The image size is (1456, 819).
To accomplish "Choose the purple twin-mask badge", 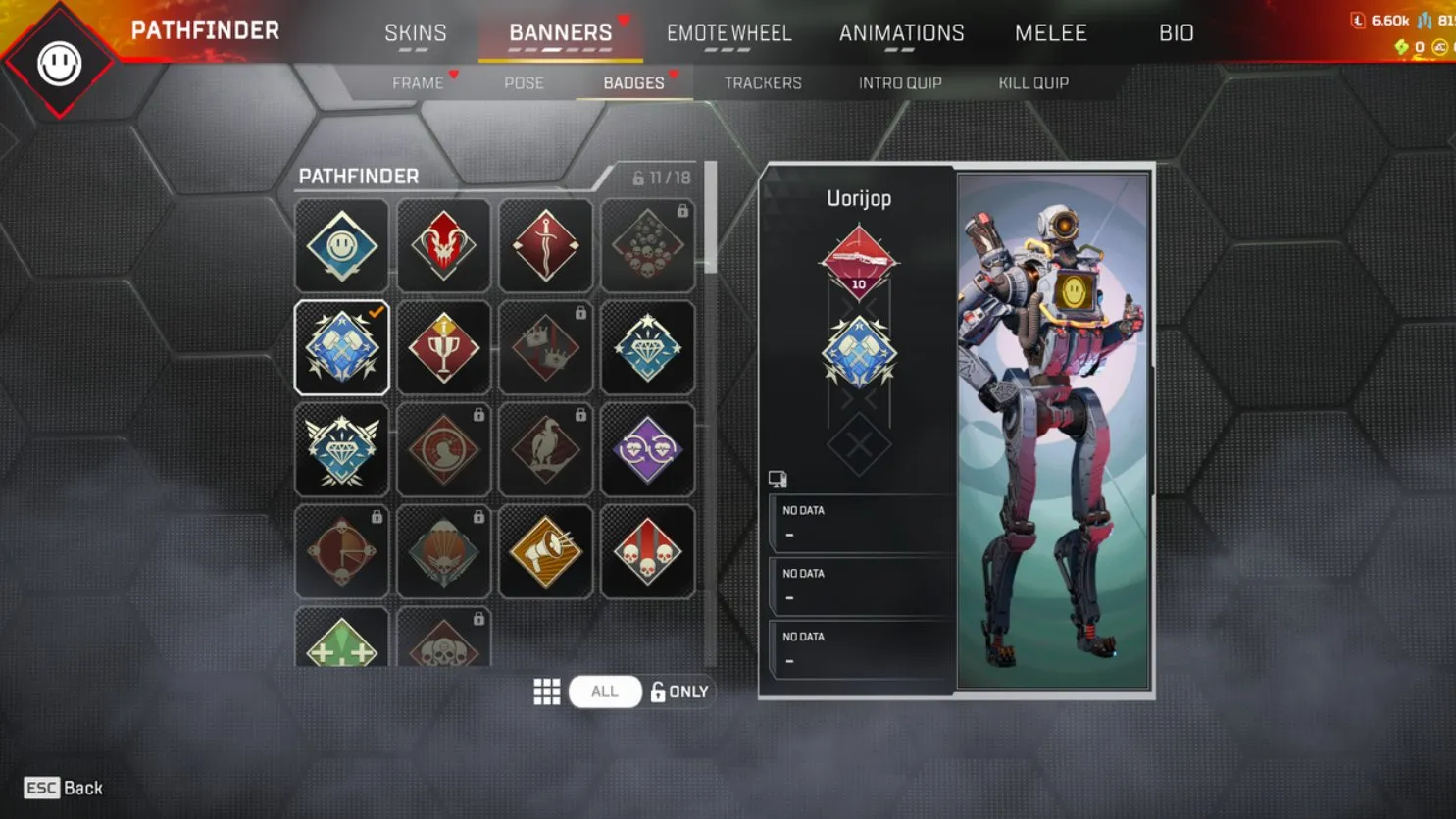I will pos(648,449).
